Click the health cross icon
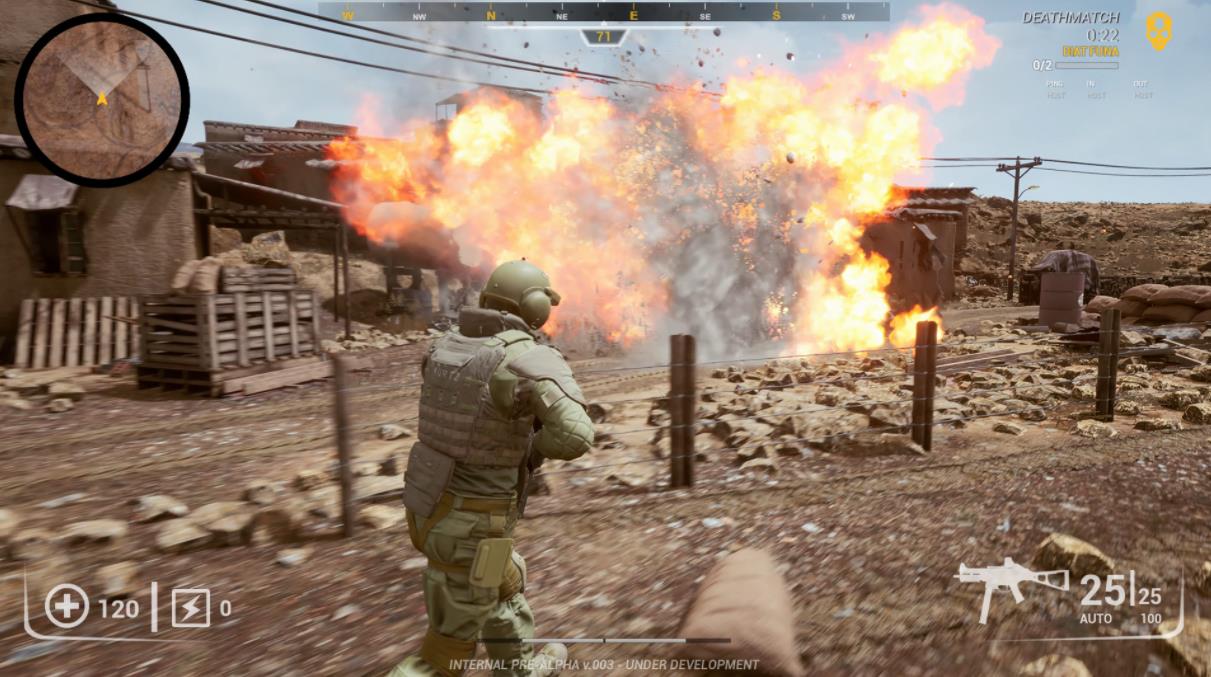 67,606
